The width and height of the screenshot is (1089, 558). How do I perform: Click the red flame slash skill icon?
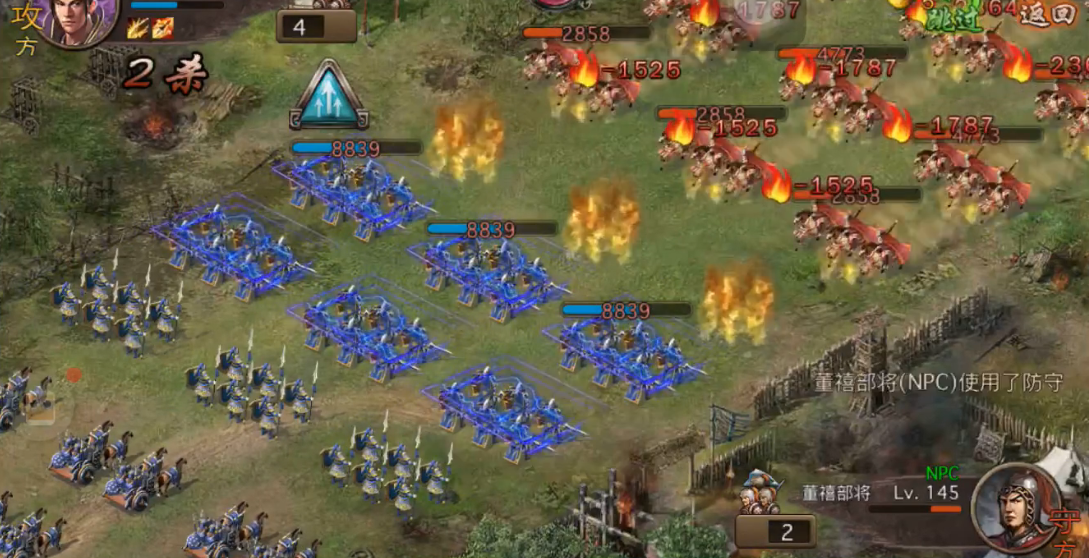[162, 27]
